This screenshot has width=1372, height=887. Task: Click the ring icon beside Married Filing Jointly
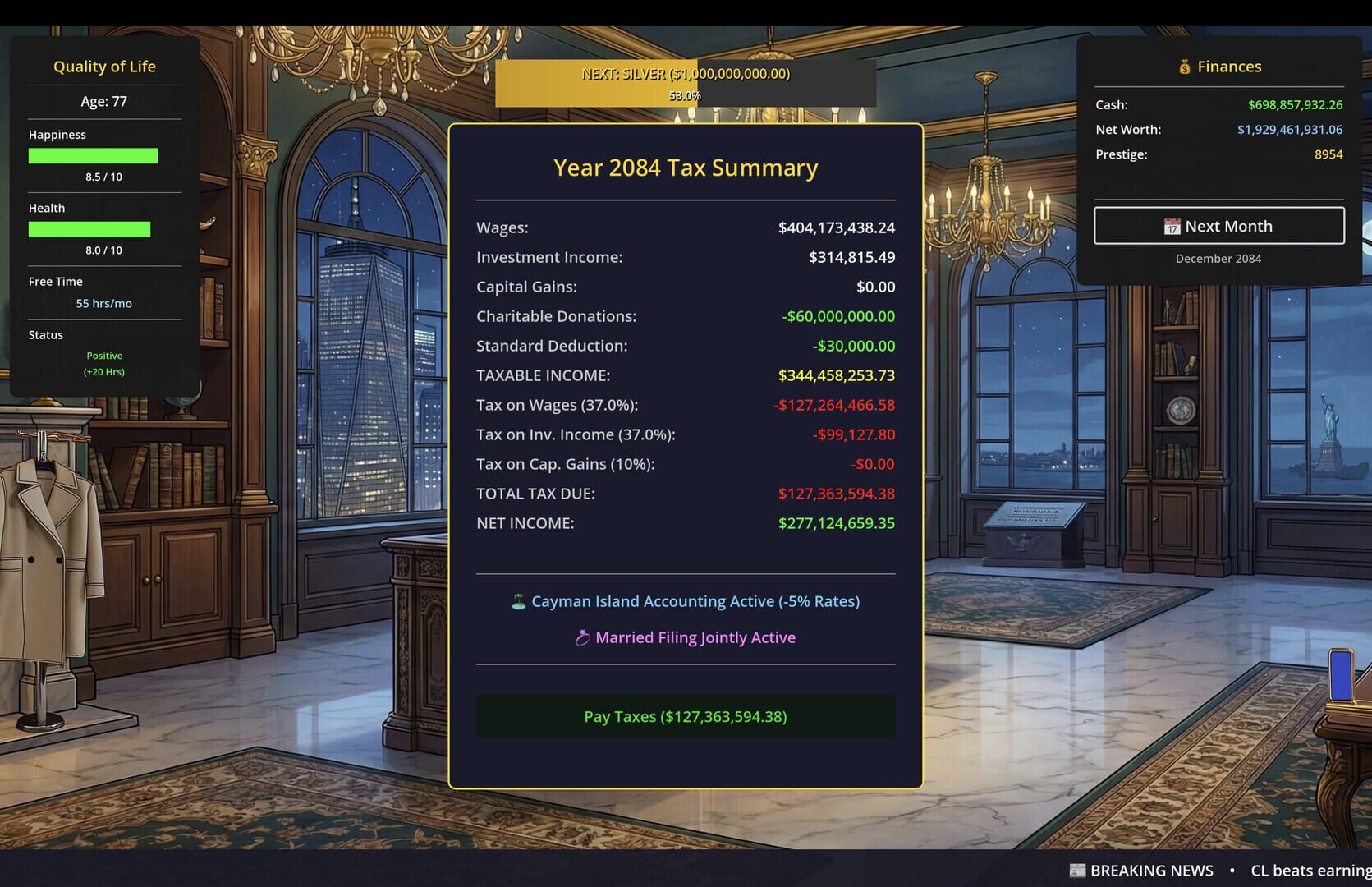pyautogui.click(x=583, y=637)
